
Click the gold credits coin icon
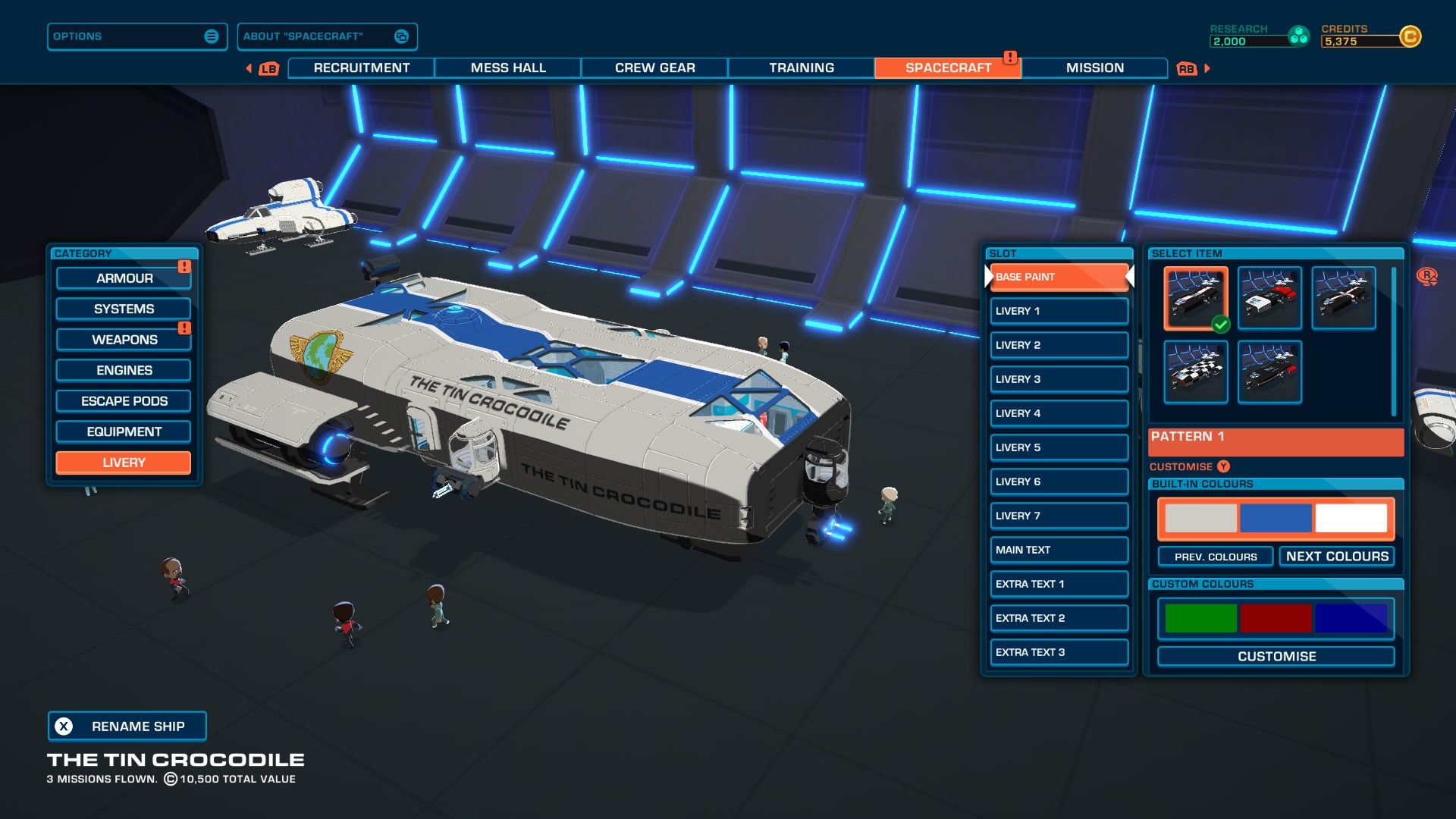(x=1410, y=36)
